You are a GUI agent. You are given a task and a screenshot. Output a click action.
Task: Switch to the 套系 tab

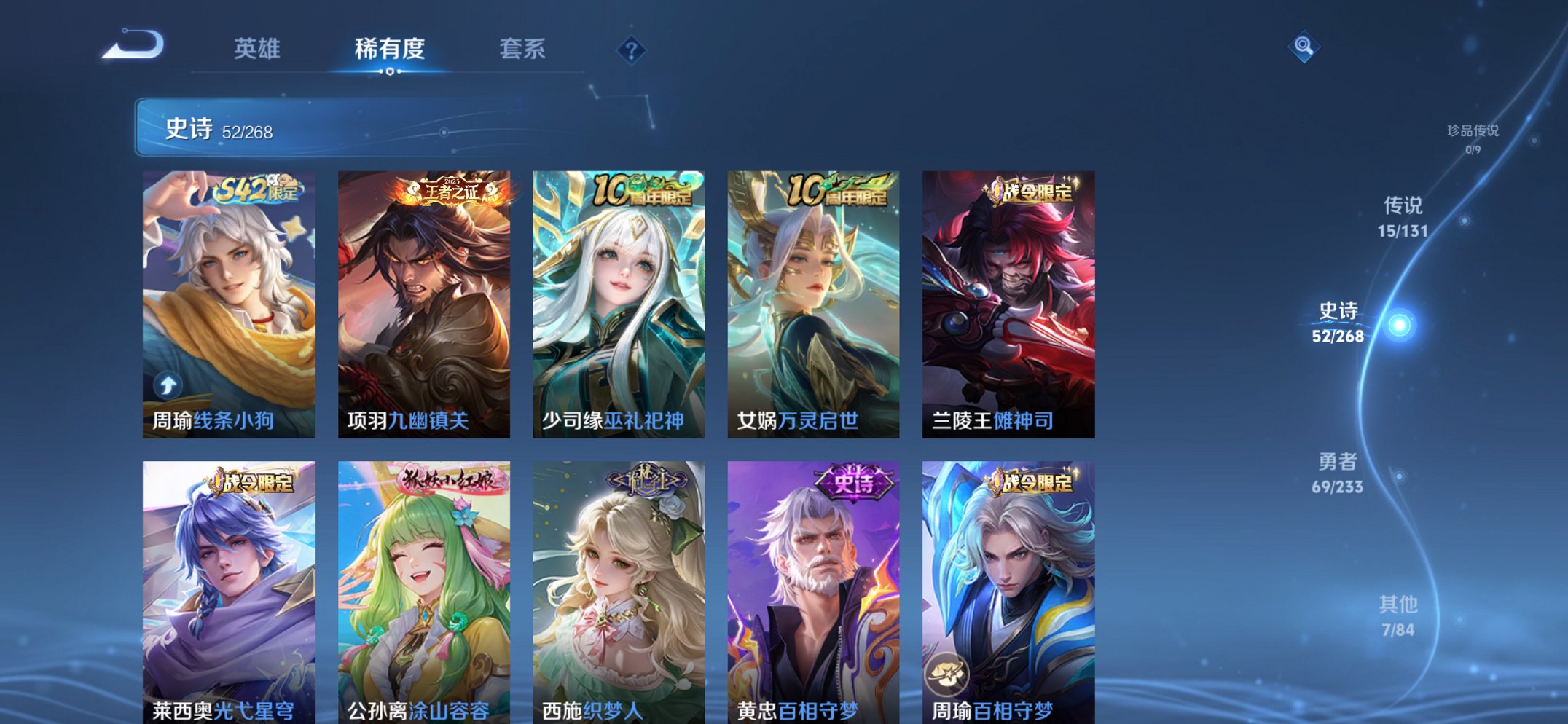pyautogui.click(x=521, y=48)
